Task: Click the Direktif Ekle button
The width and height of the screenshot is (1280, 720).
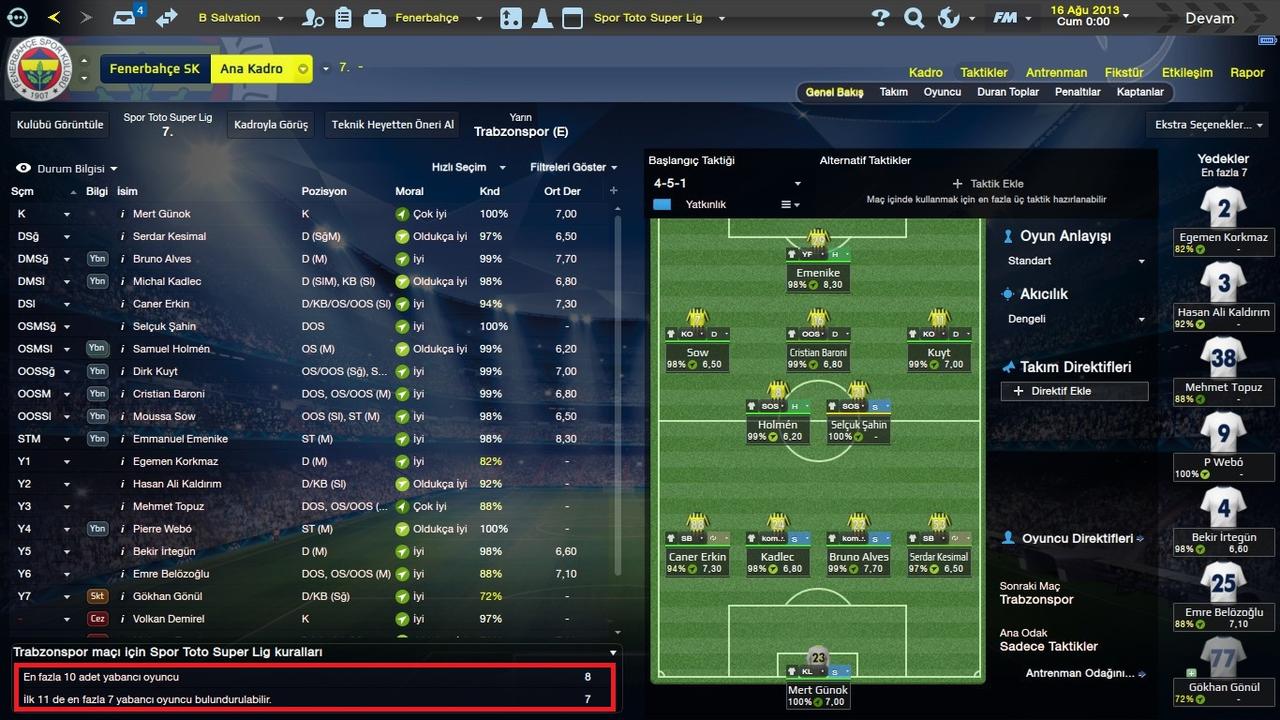Action: tap(1074, 391)
